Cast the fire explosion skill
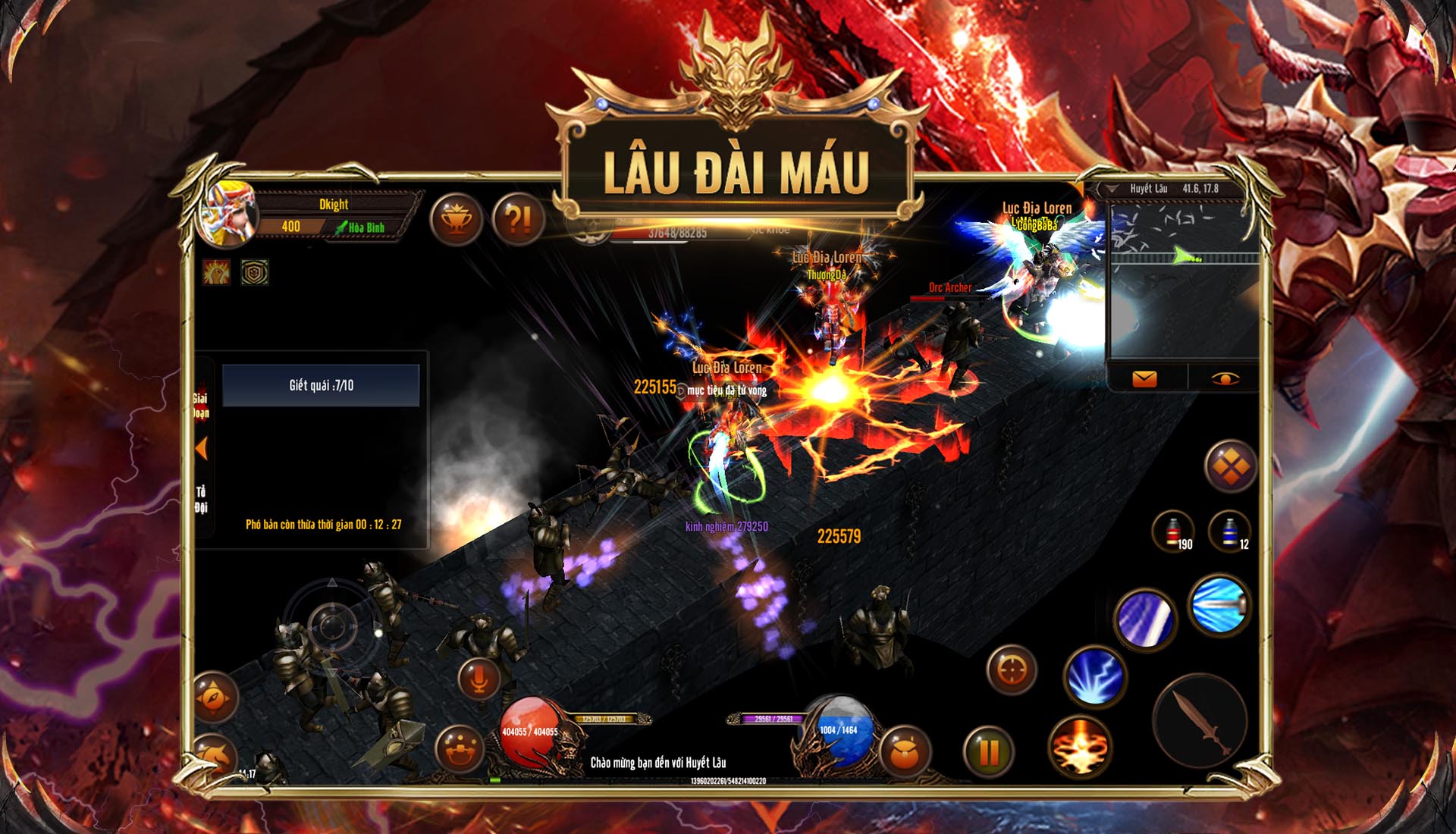The image size is (1456, 834). click(1080, 747)
